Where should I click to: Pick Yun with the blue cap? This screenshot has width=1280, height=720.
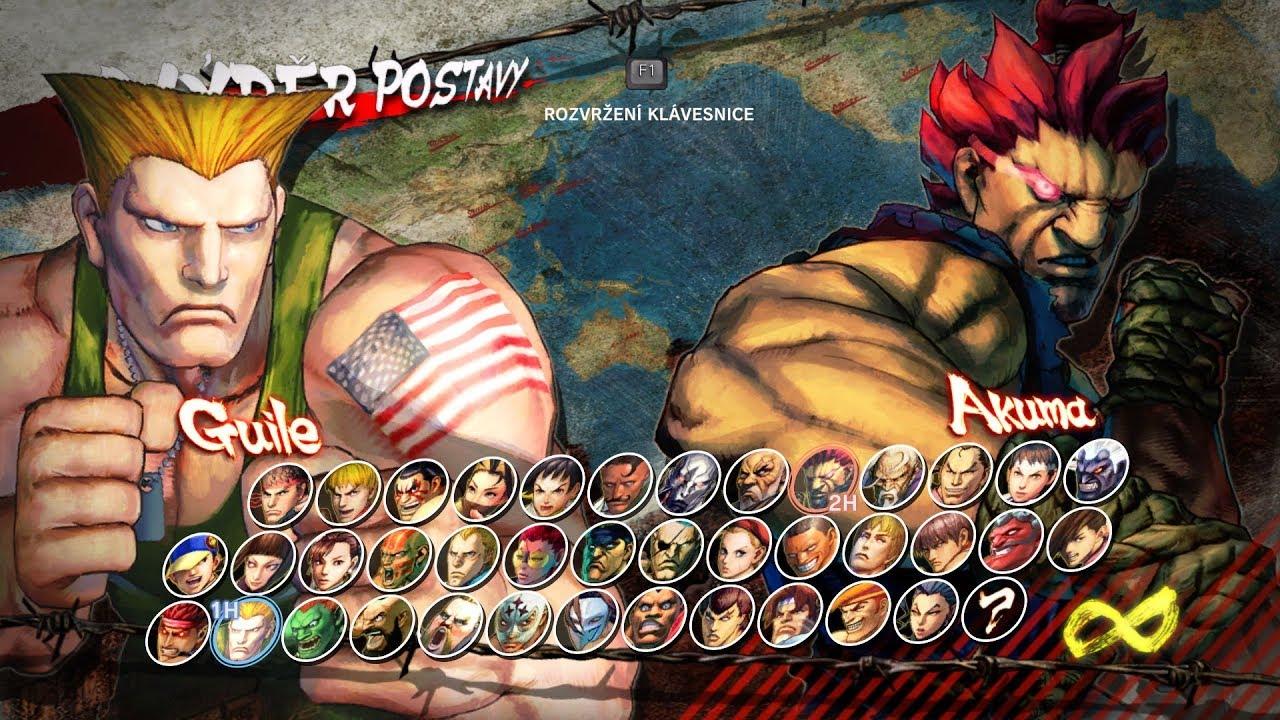194,563
